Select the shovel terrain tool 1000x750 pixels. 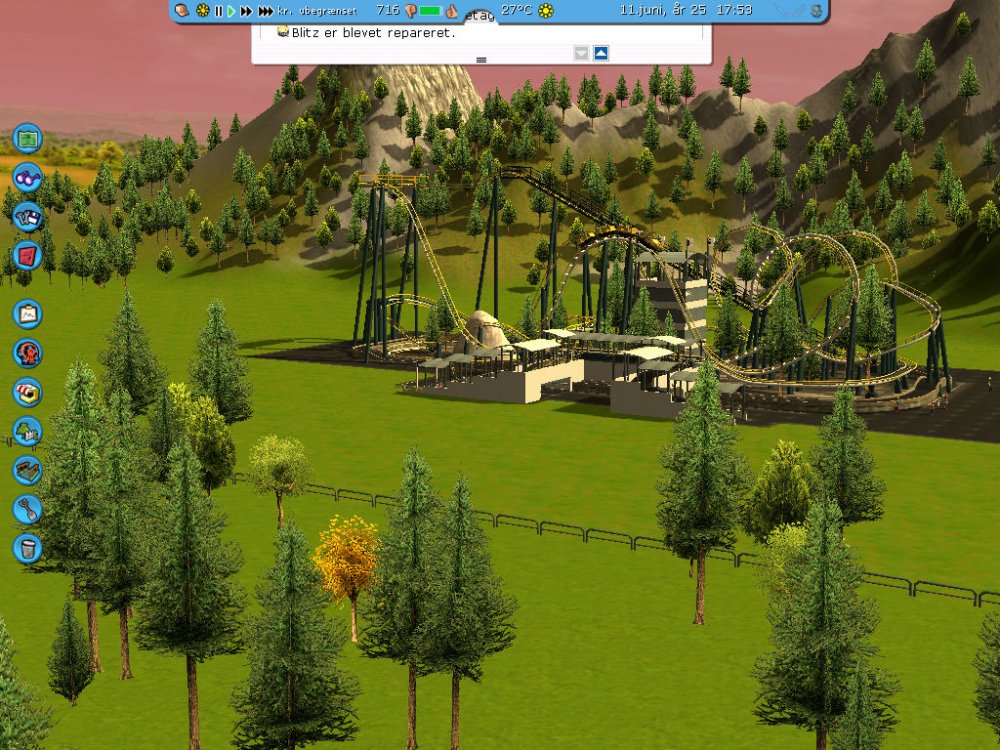[28, 509]
